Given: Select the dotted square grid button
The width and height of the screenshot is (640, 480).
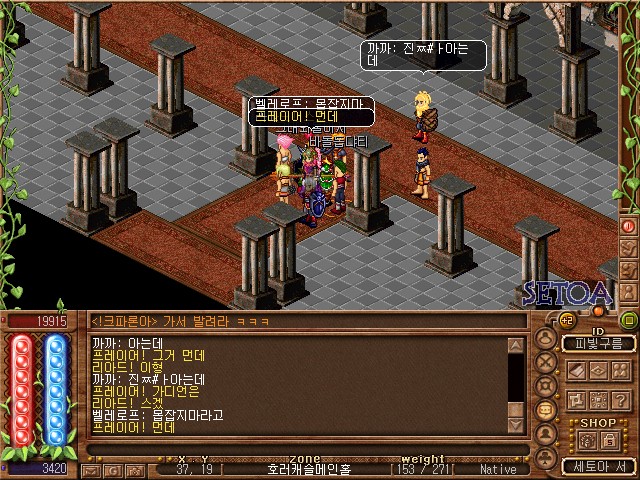Looking at the screenshot, I should (x=597, y=399).
